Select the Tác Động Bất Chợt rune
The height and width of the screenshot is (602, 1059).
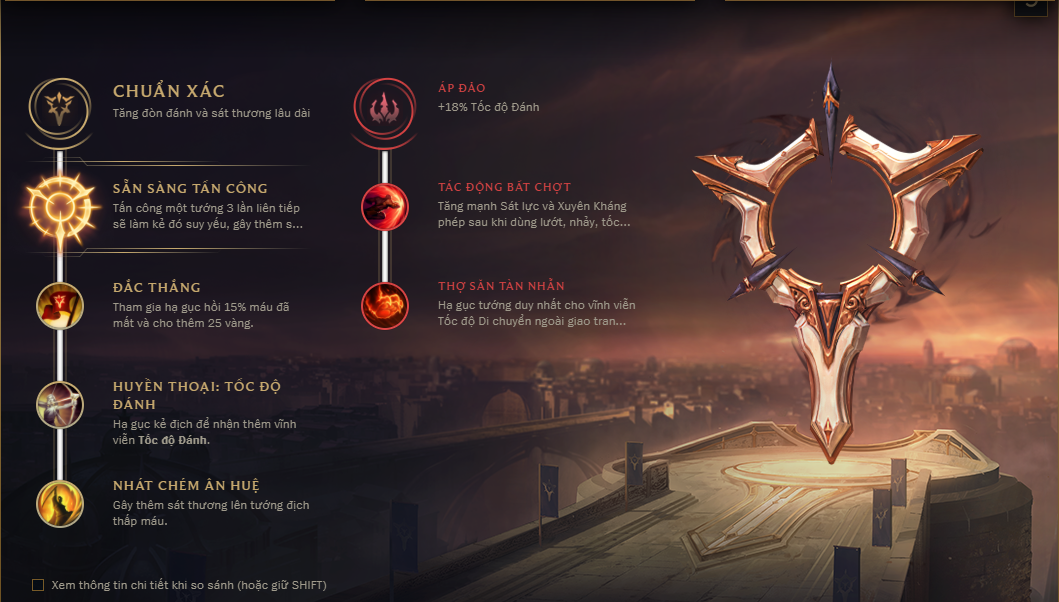pos(385,205)
